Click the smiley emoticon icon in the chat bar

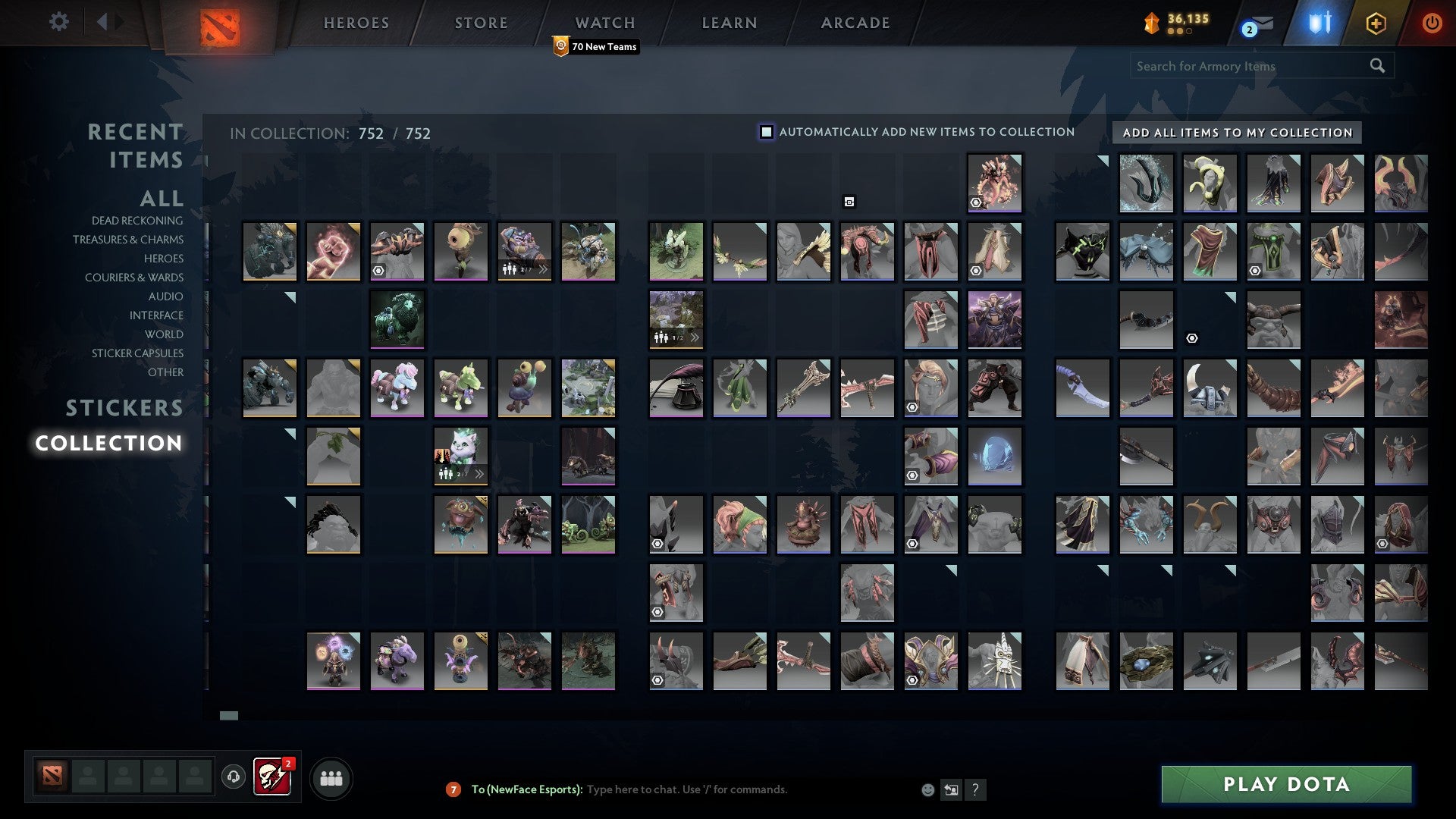coord(927,789)
